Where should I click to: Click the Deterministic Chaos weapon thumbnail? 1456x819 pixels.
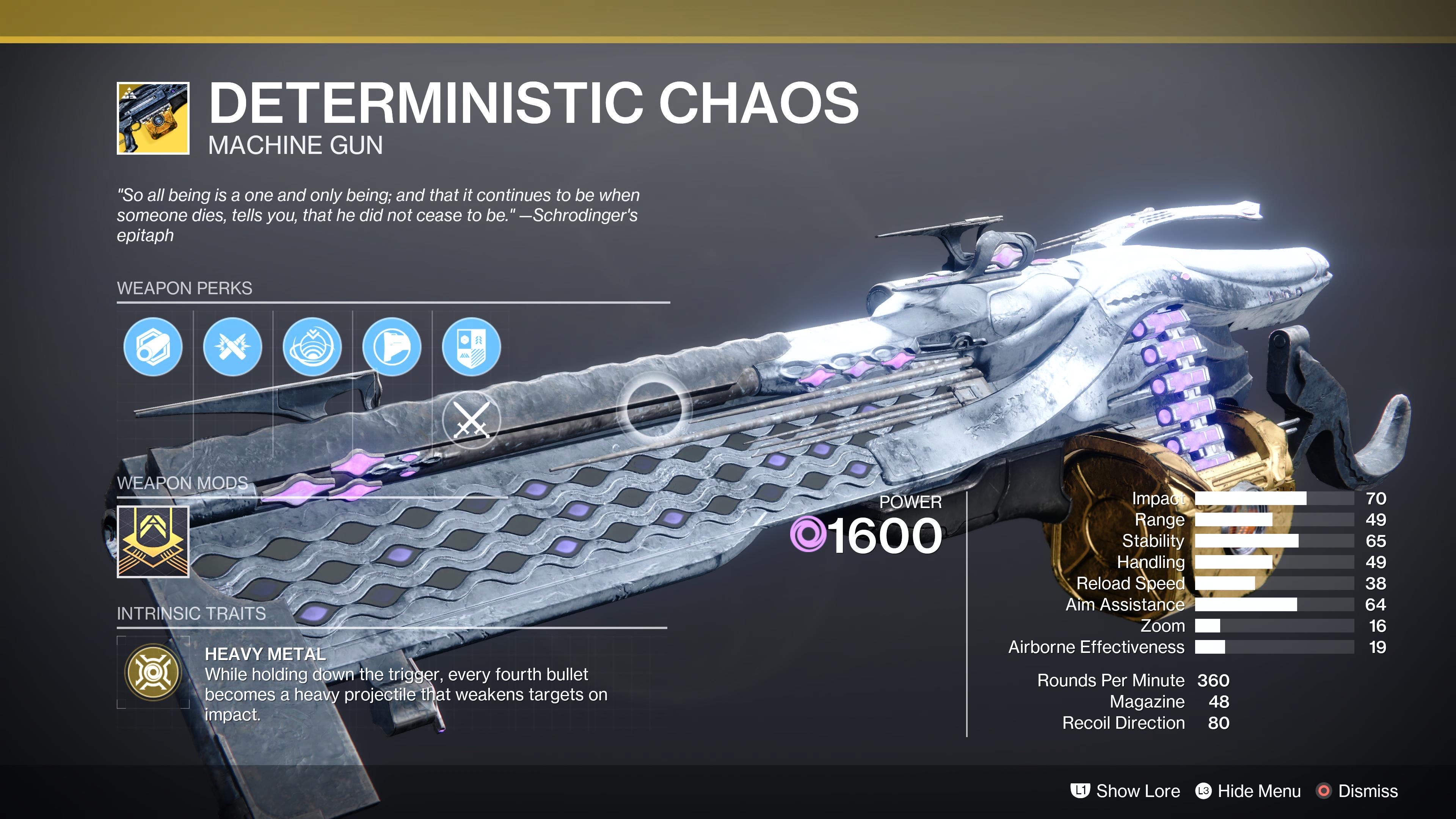[152, 118]
